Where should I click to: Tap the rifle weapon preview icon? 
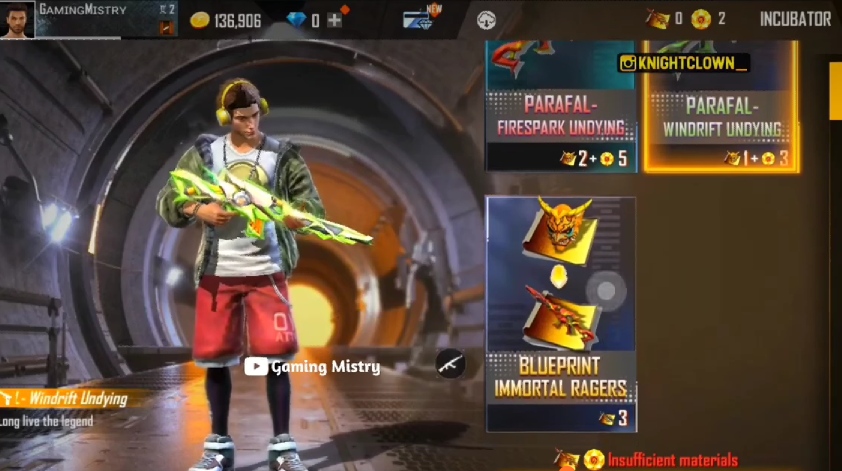pos(451,363)
